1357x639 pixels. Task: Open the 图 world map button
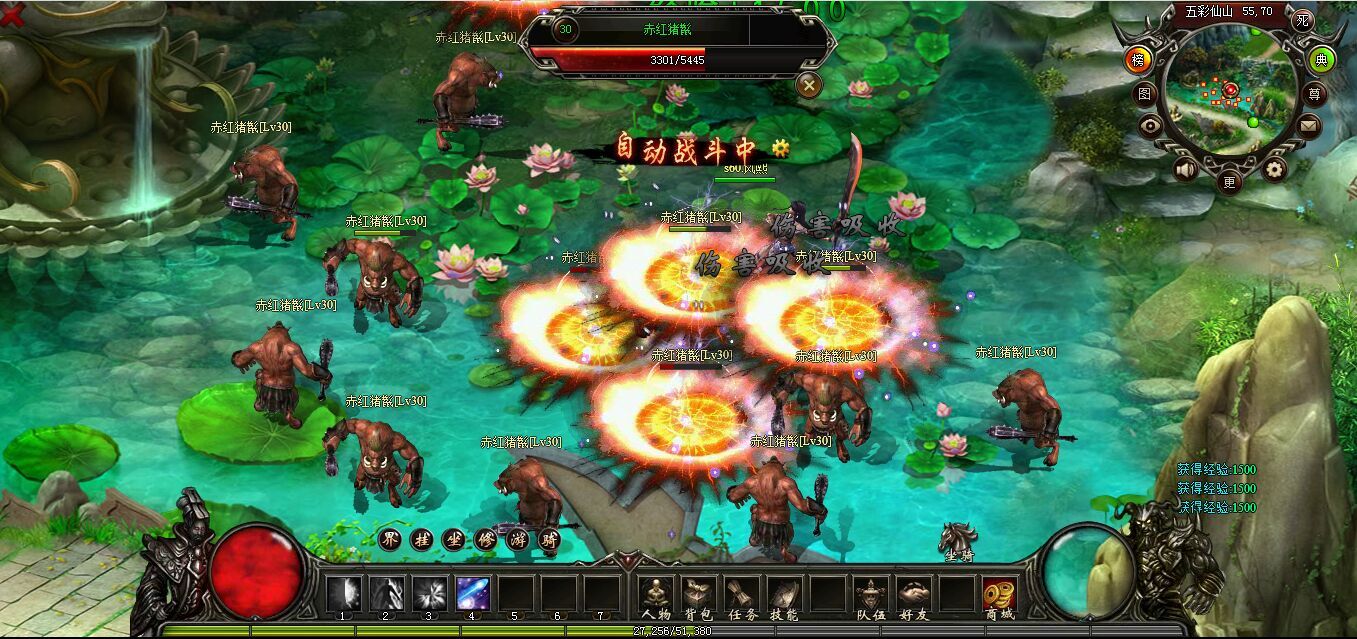tap(1144, 94)
